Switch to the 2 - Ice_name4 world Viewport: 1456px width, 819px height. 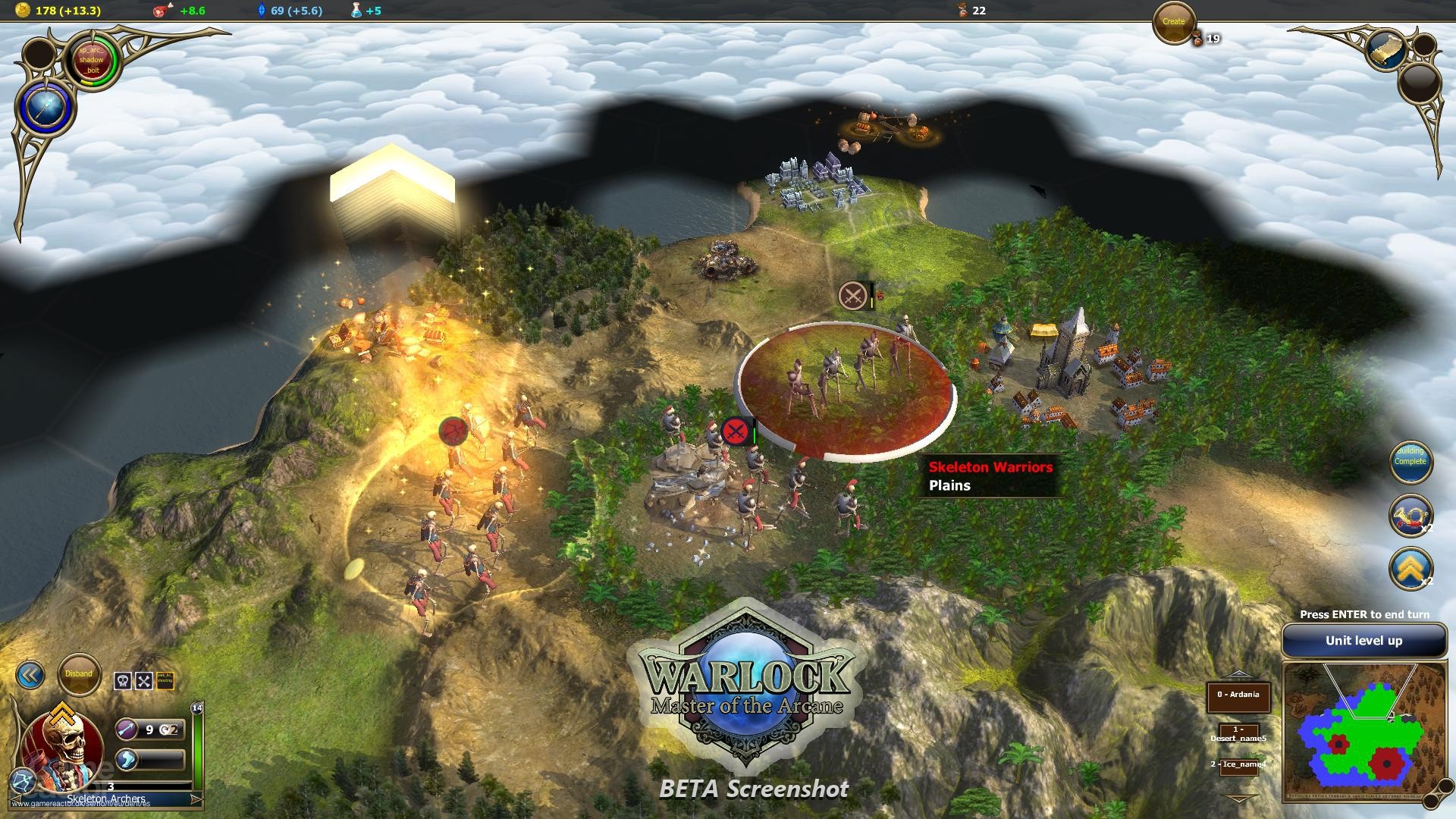1238,764
